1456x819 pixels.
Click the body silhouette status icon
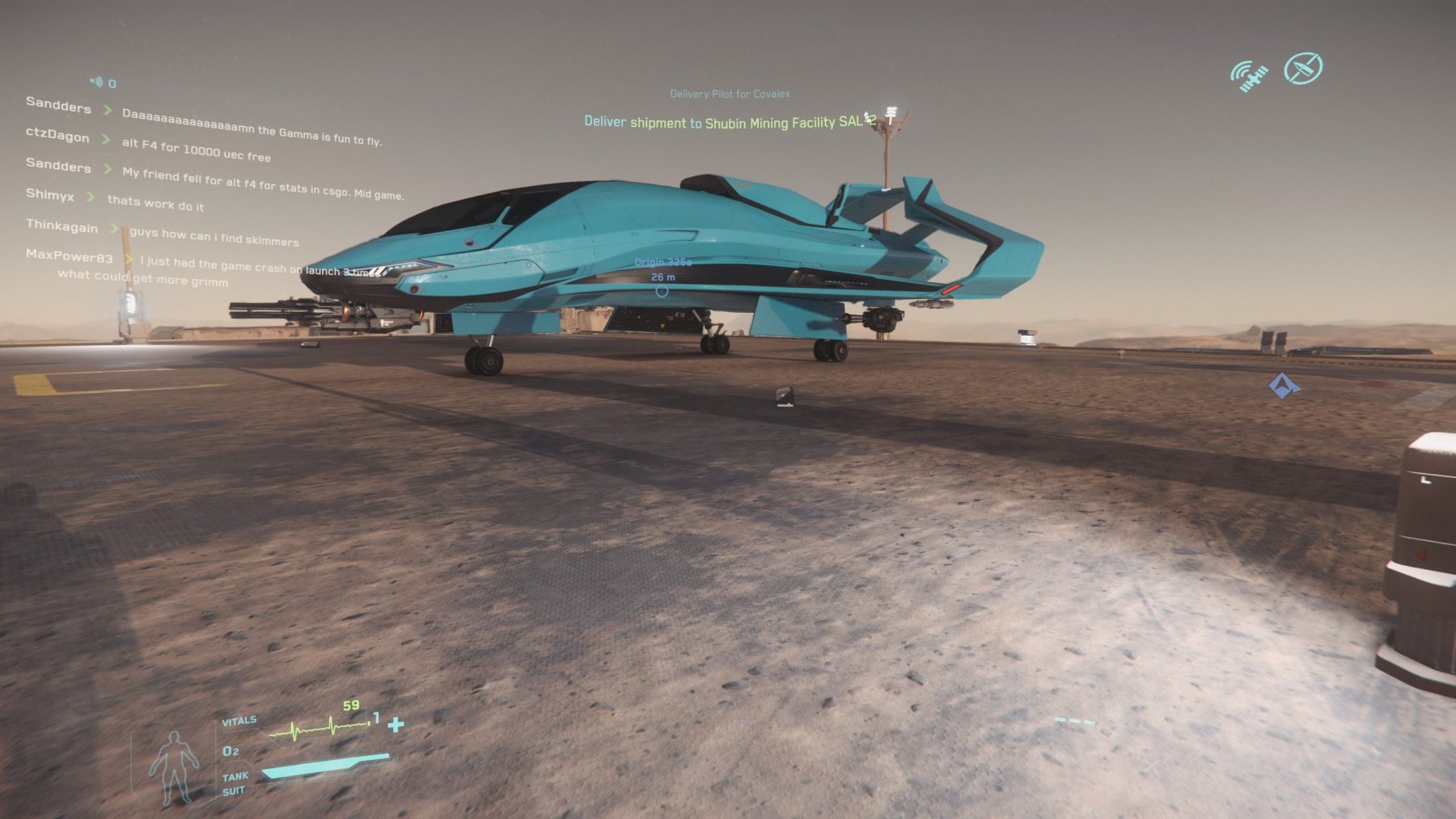point(173,766)
